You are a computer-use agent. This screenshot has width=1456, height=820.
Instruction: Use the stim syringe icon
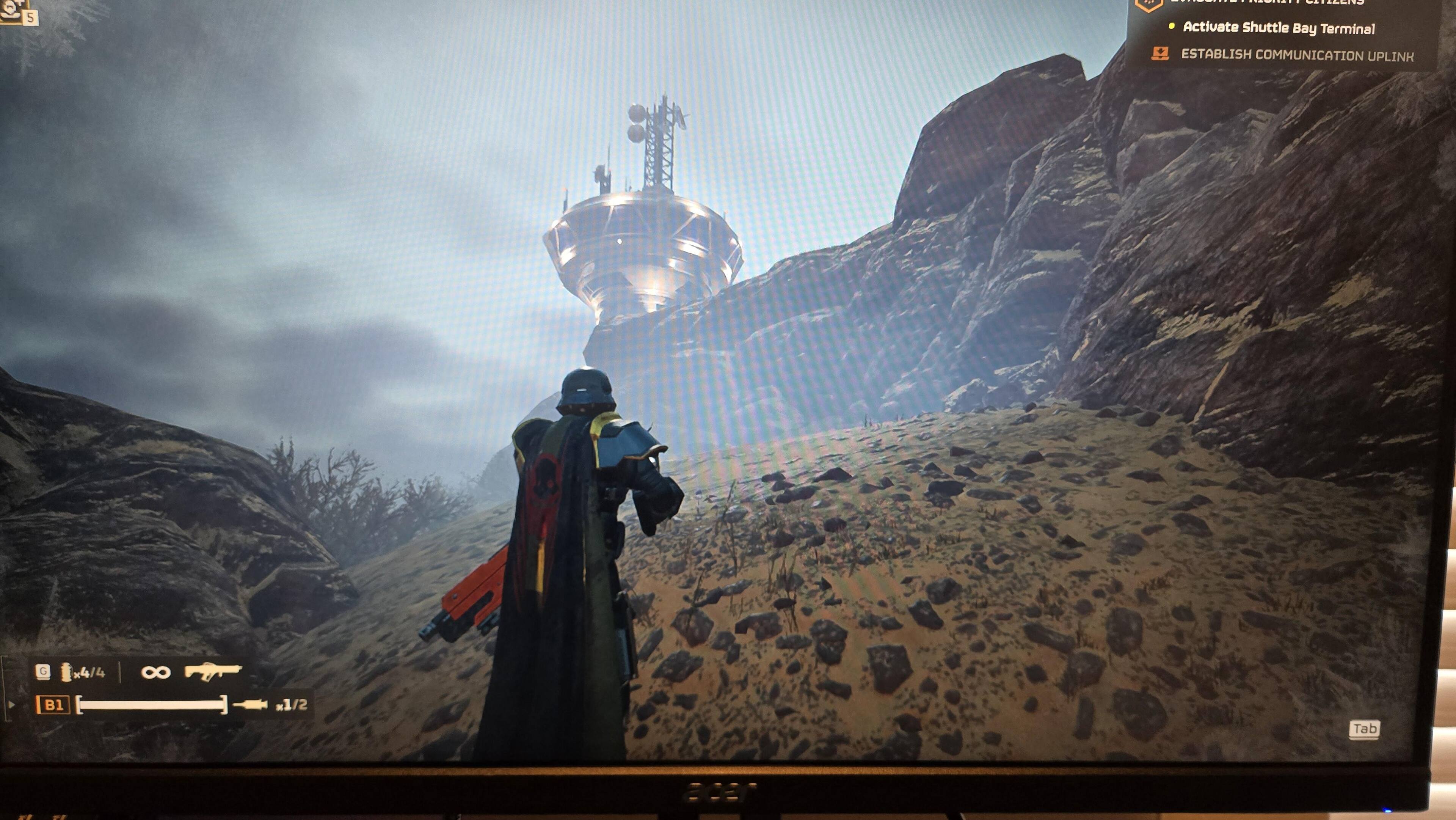click(x=250, y=705)
